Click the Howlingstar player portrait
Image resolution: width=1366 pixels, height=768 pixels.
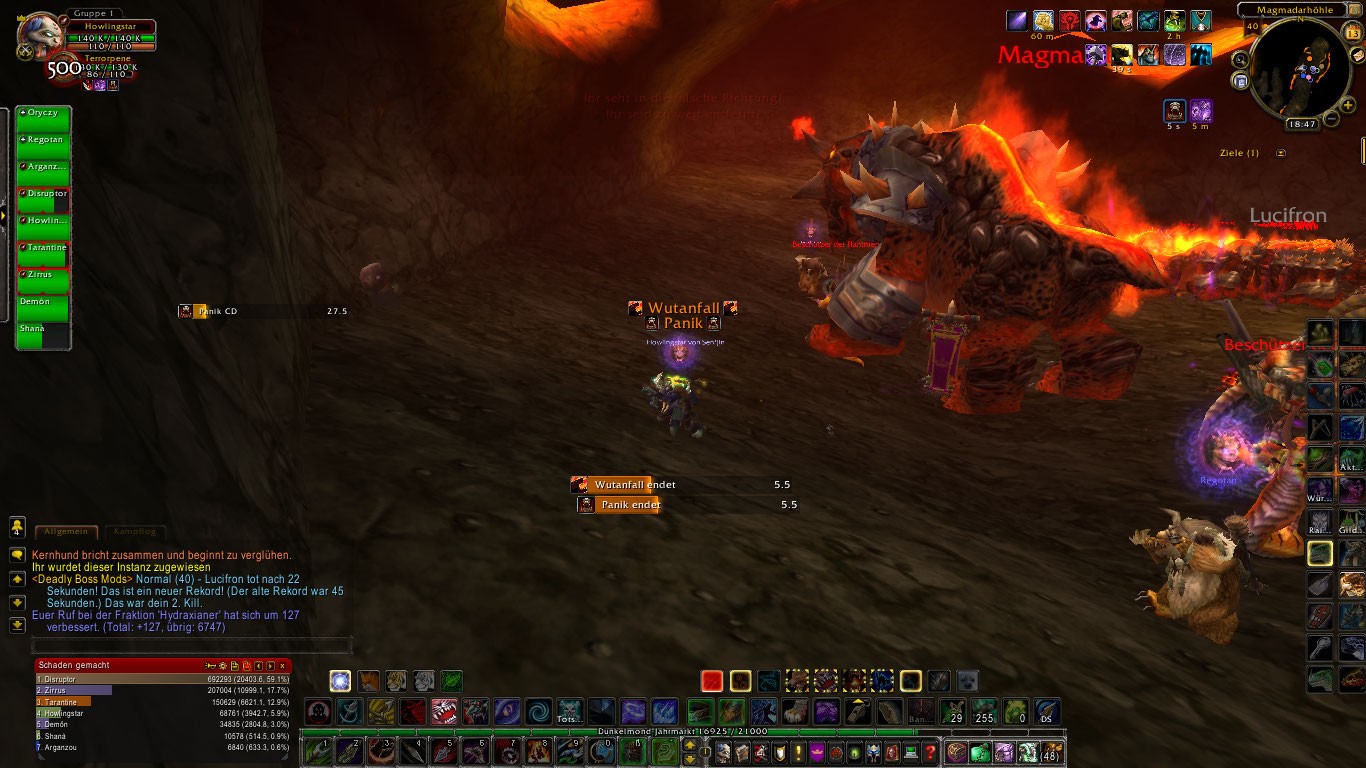click(41, 37)
